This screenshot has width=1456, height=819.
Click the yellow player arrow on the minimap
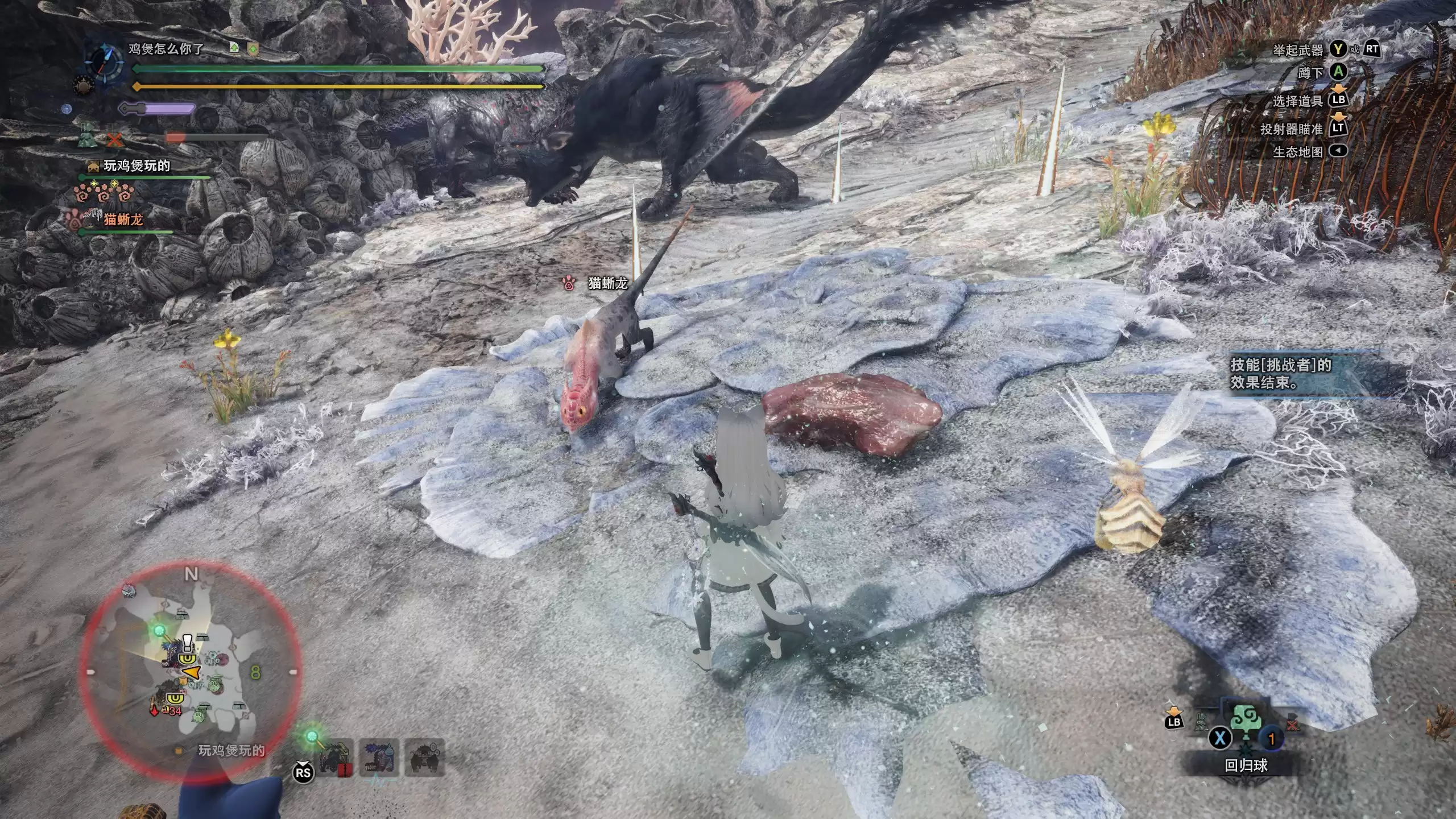click(192, 673)
